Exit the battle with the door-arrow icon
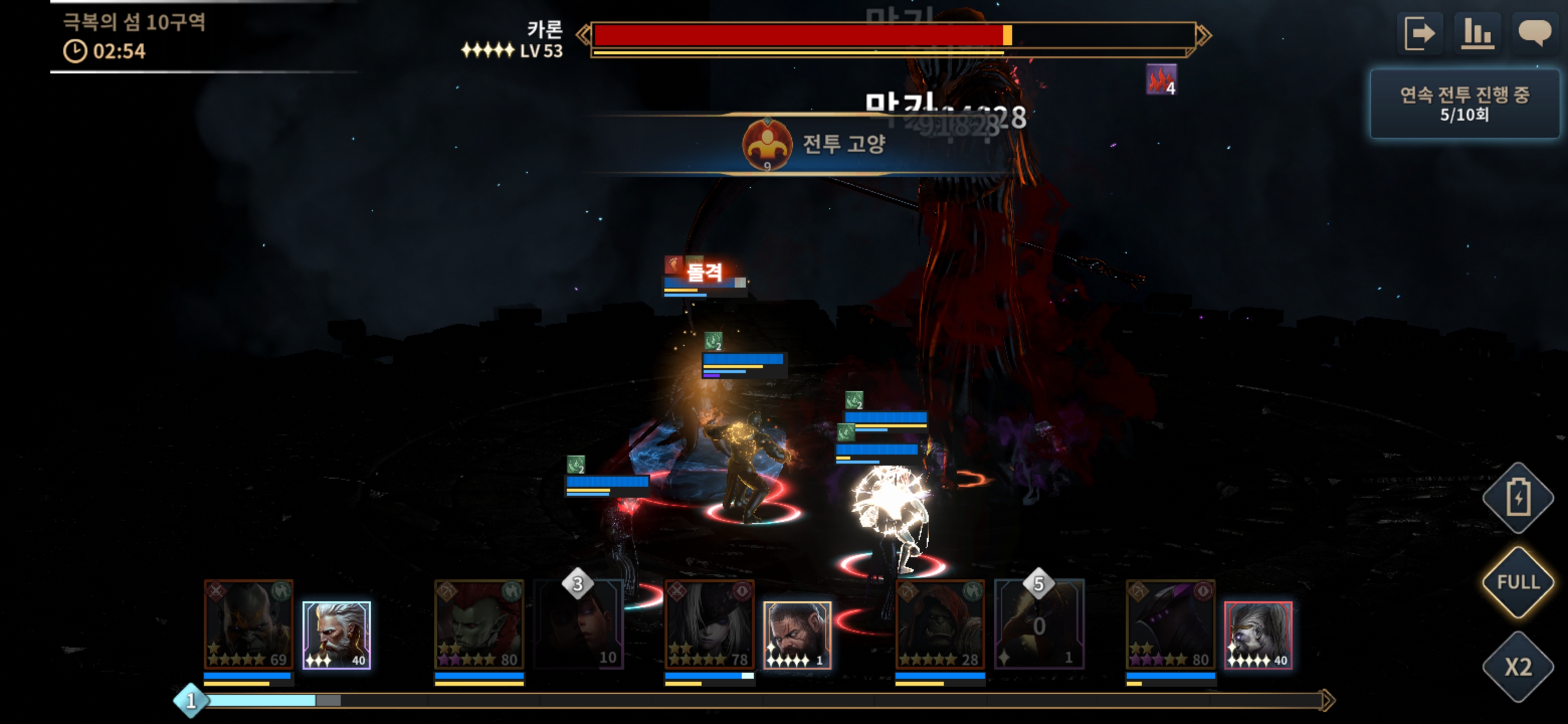The width and height of the screenshot is (1568, 724). 1419,33
